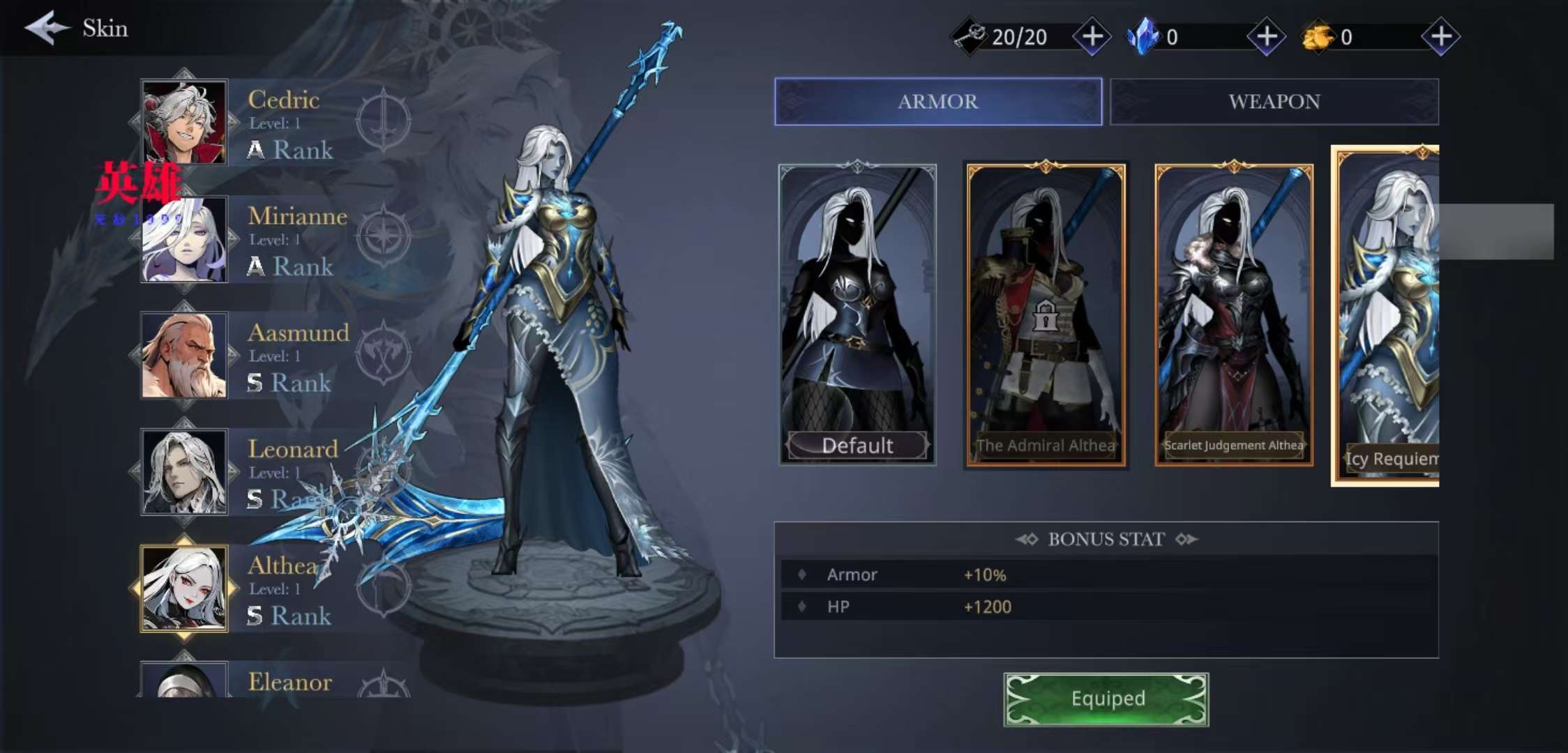The image size is (1568, 753).
Task: Choose the Default skin card
Action: tap(857, 314)
